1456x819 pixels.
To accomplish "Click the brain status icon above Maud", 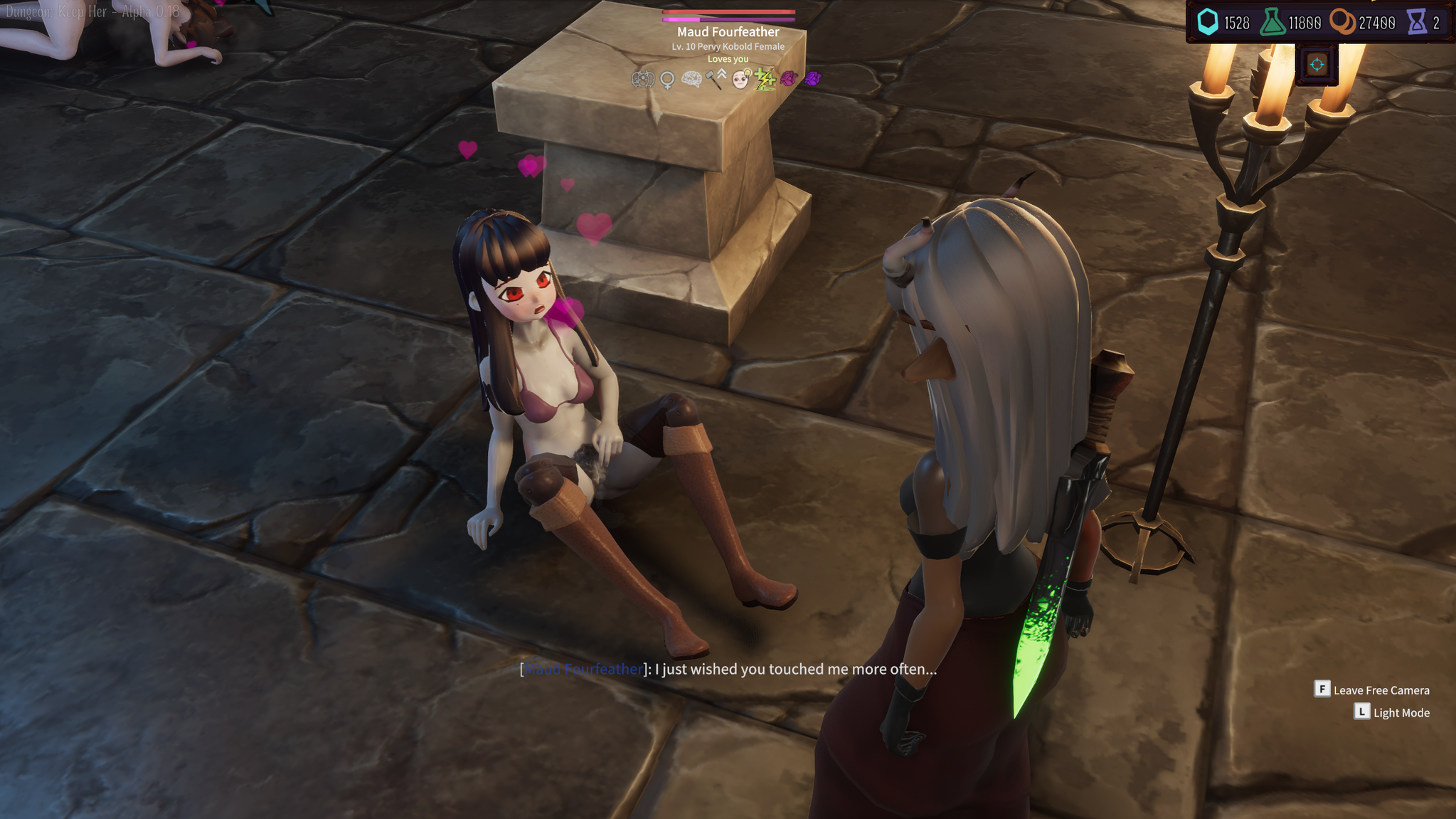I will (x=690, y=80).
